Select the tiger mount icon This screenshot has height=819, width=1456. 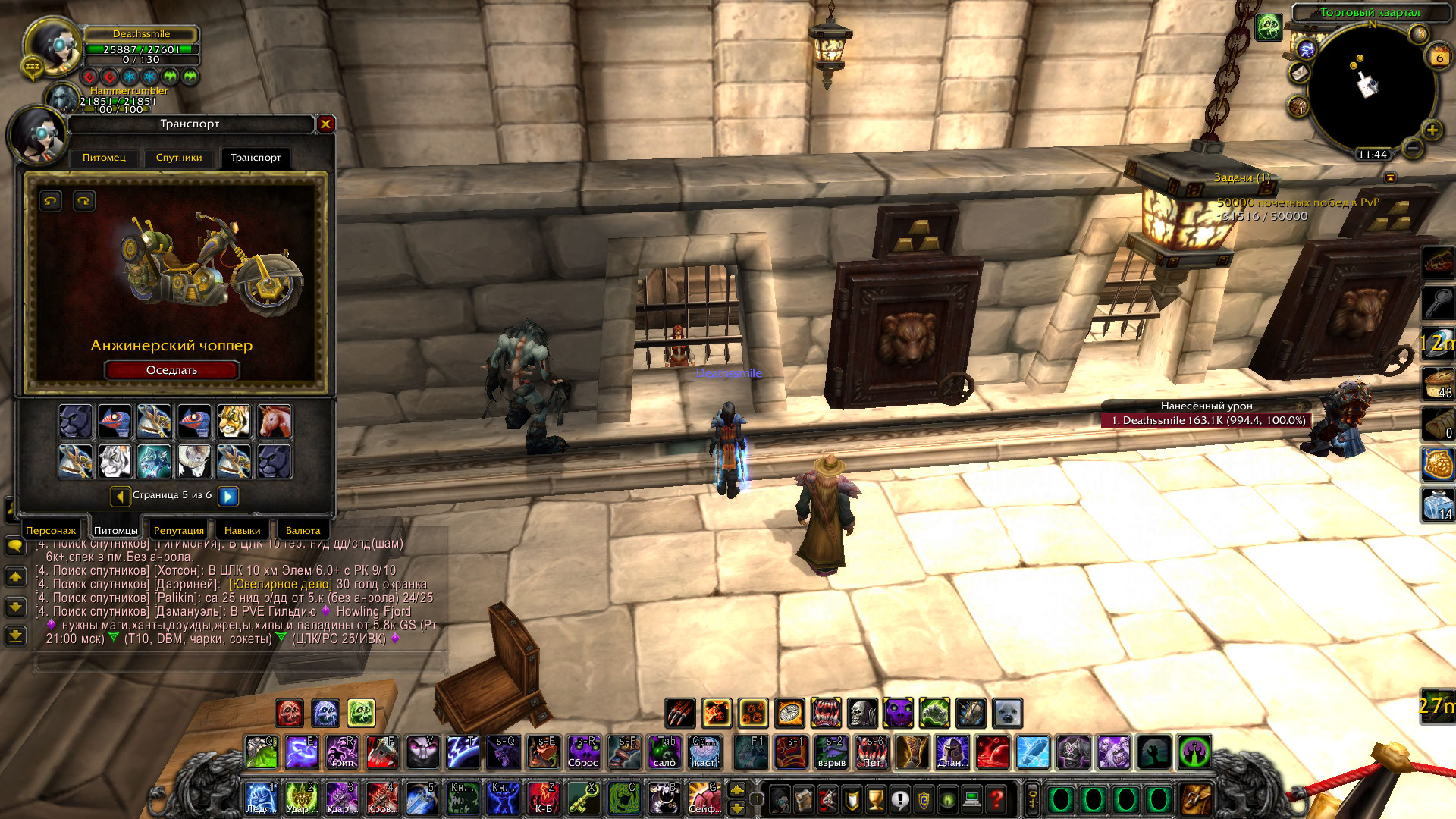pos(234,421)
